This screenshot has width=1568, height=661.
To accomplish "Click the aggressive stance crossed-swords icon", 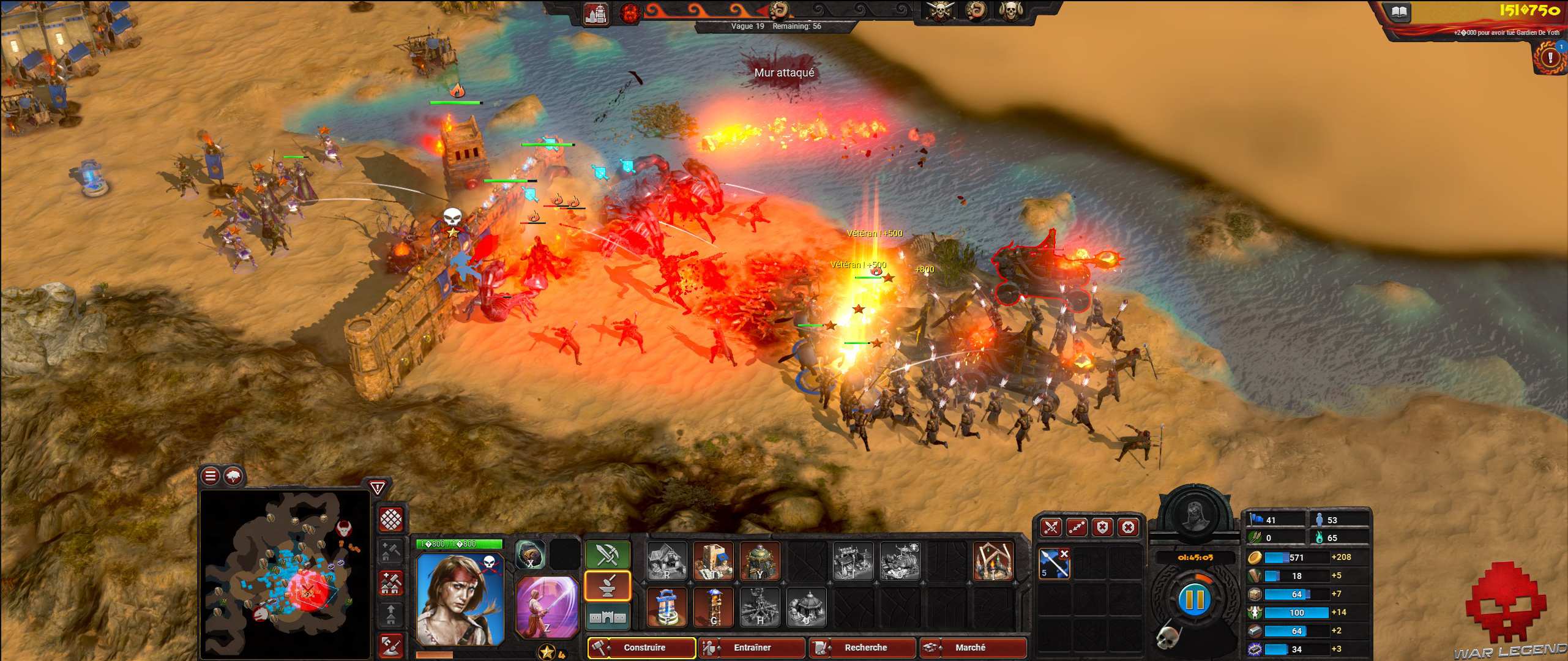I will click(1051, 528).
